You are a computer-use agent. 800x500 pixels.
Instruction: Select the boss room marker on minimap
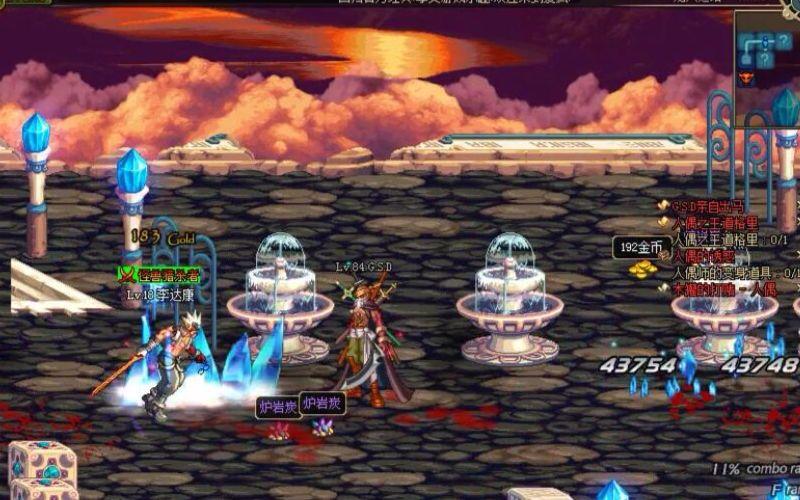[x=745, y=78]
